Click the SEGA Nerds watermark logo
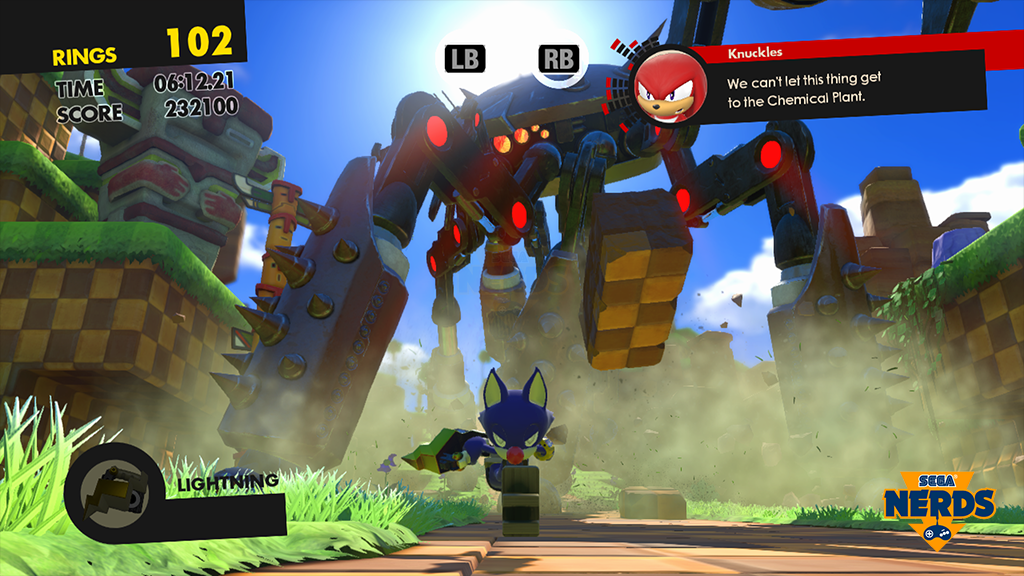The image size is (1024, 576). pyautogui.click(x=938, y=506)
